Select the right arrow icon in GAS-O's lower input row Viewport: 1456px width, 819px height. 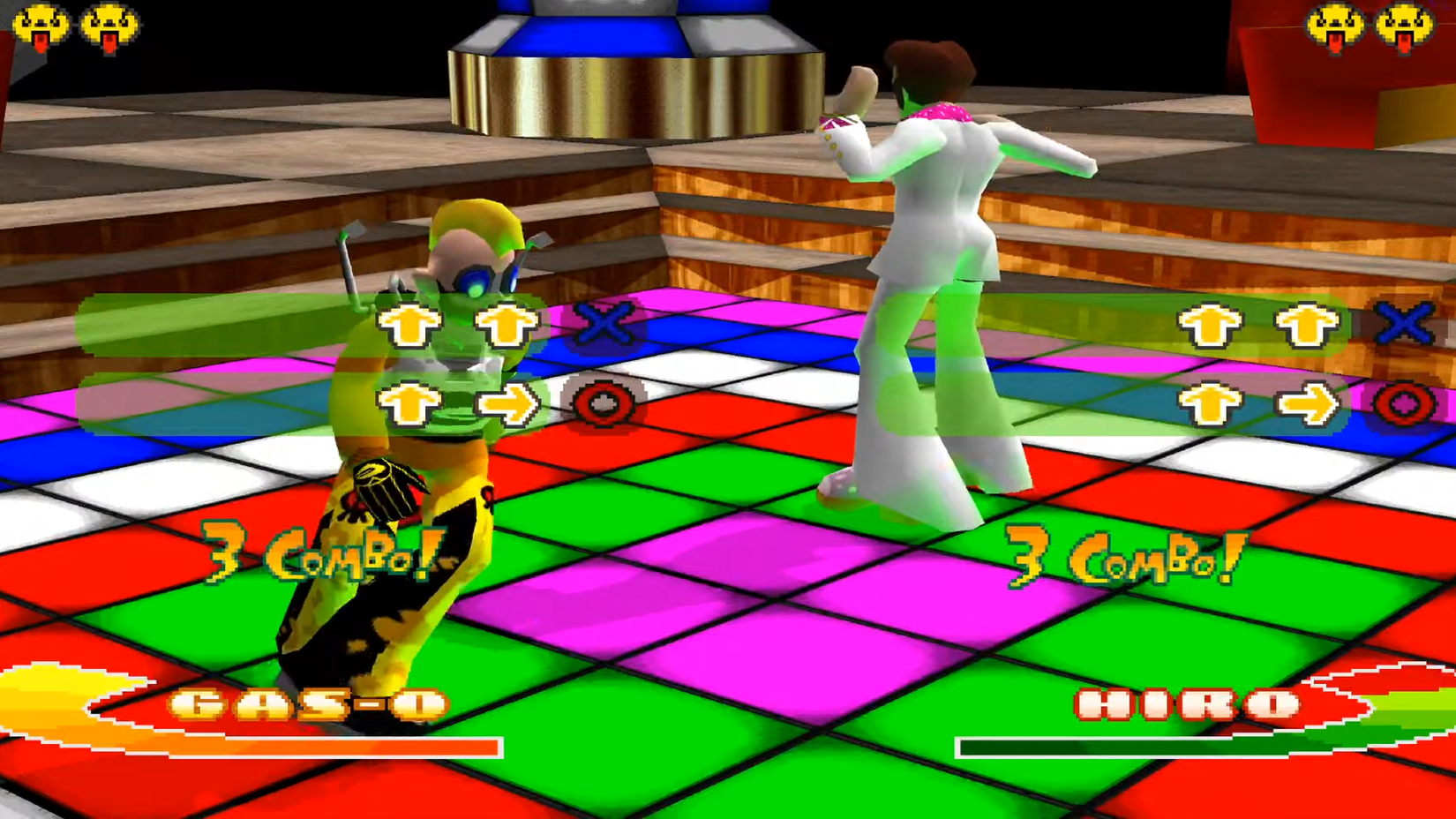point(505,402)
